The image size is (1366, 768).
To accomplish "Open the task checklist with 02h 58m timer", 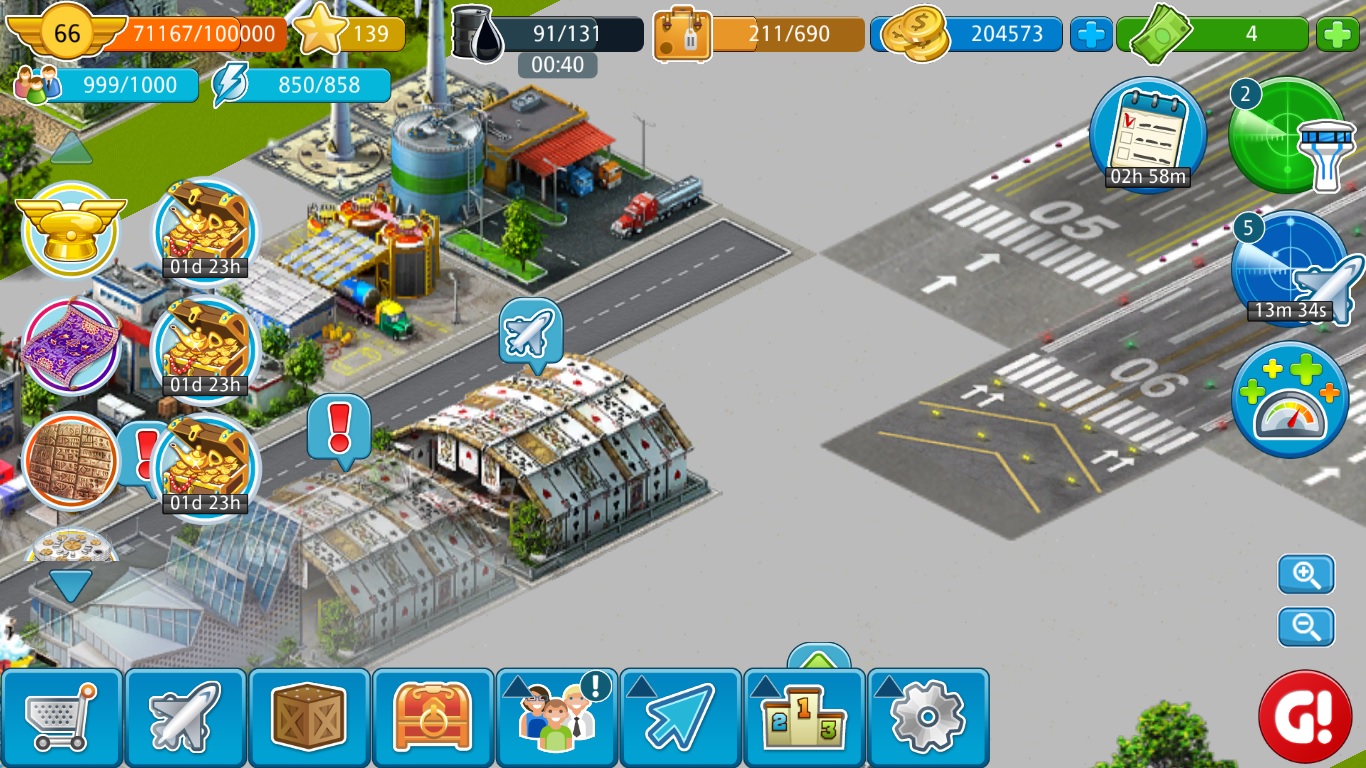I will point(1147,135).
